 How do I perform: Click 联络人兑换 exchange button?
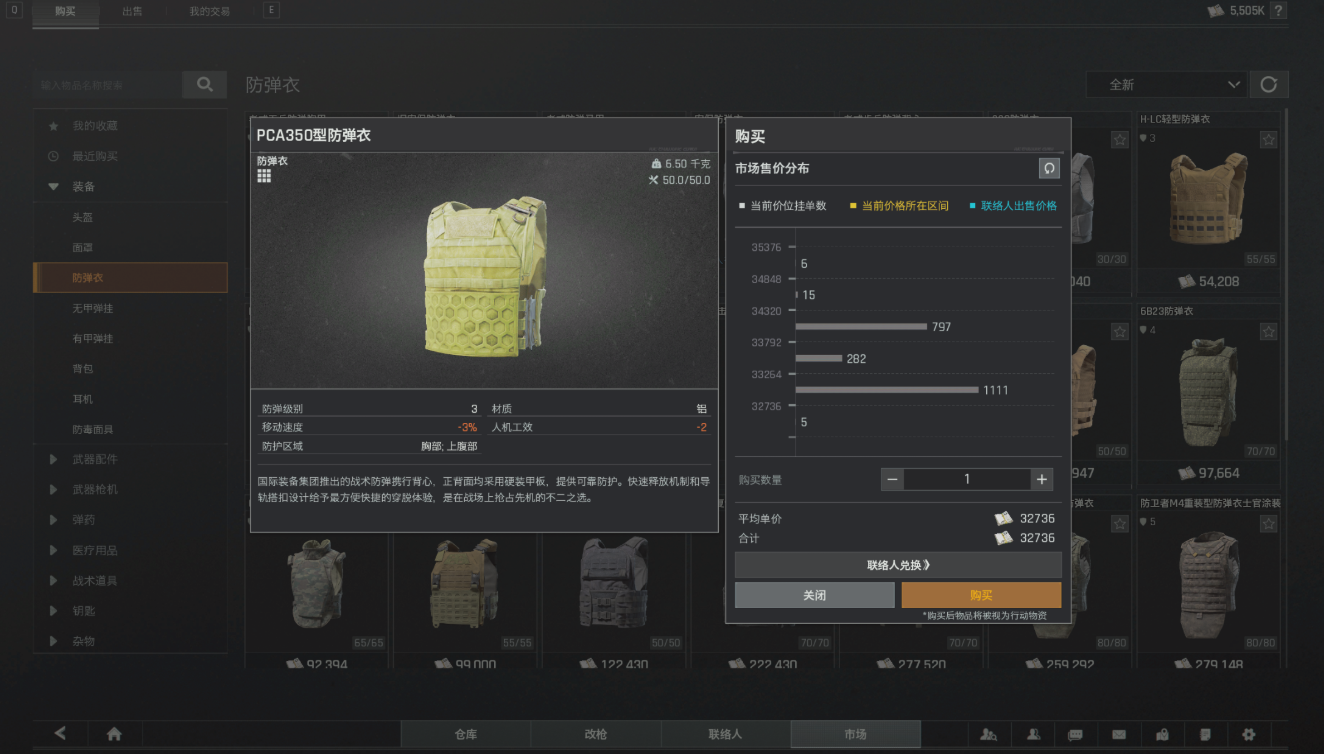[898, 564]
